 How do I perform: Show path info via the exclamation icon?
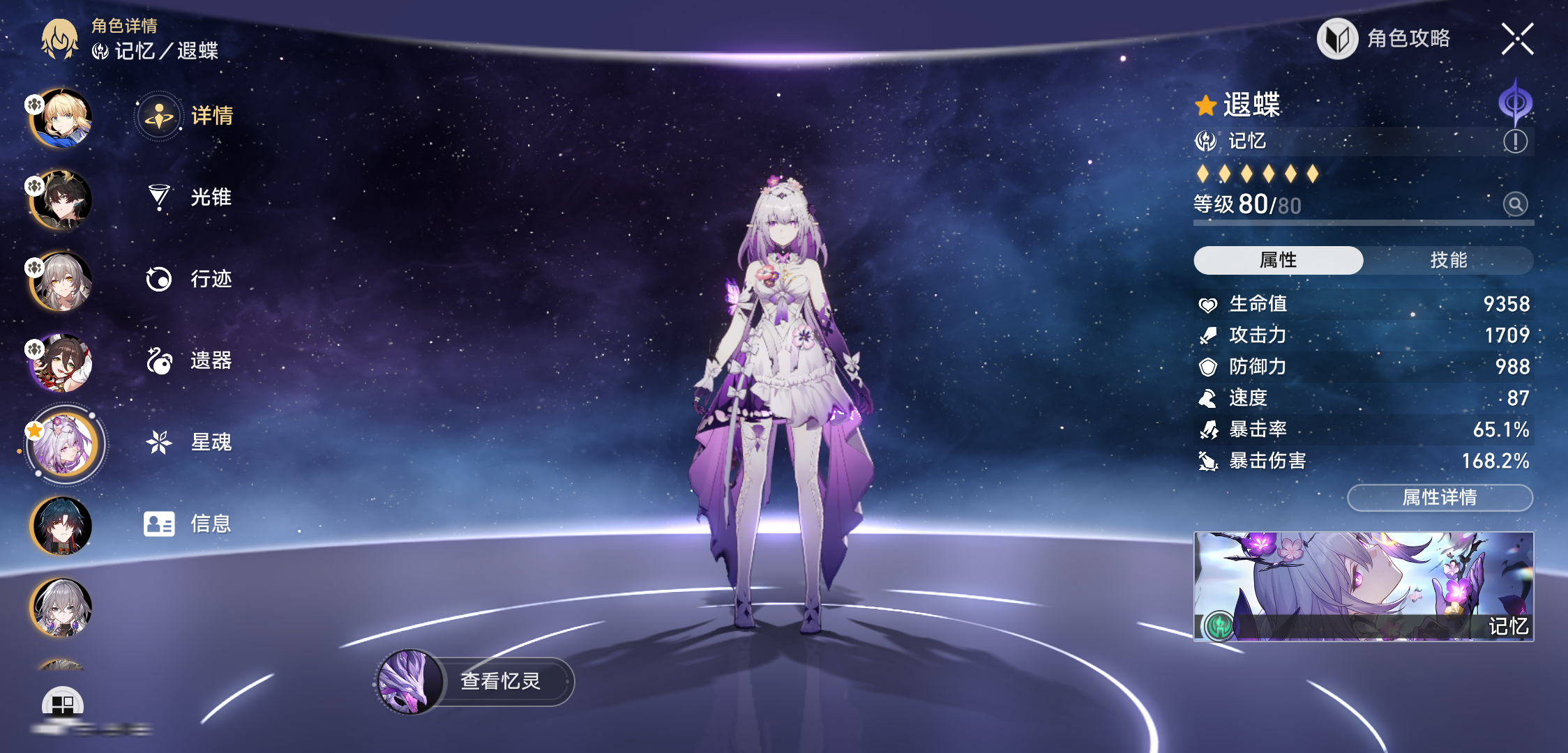1514,142
